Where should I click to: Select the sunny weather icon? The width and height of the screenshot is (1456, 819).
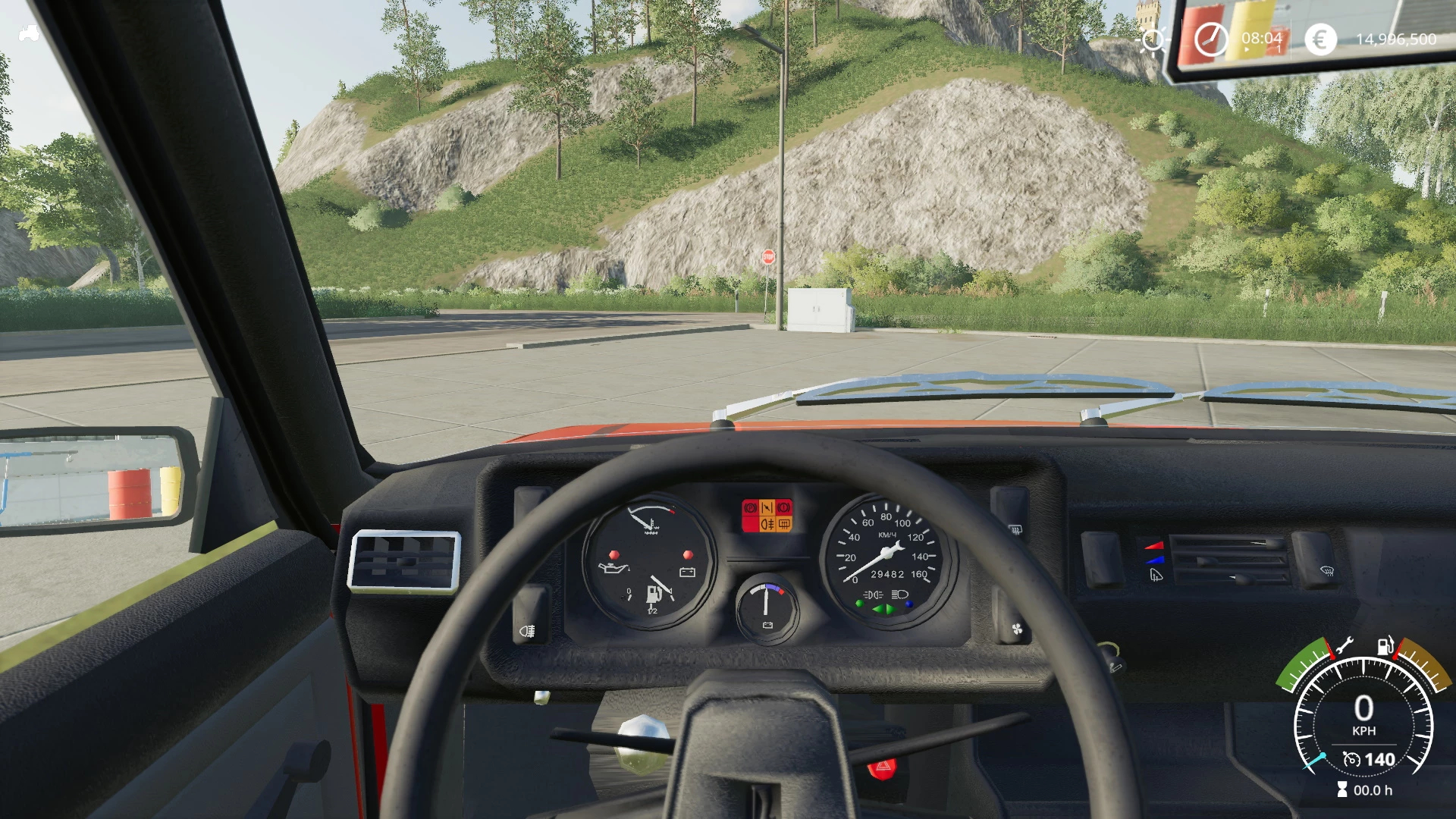point(1153,39)
